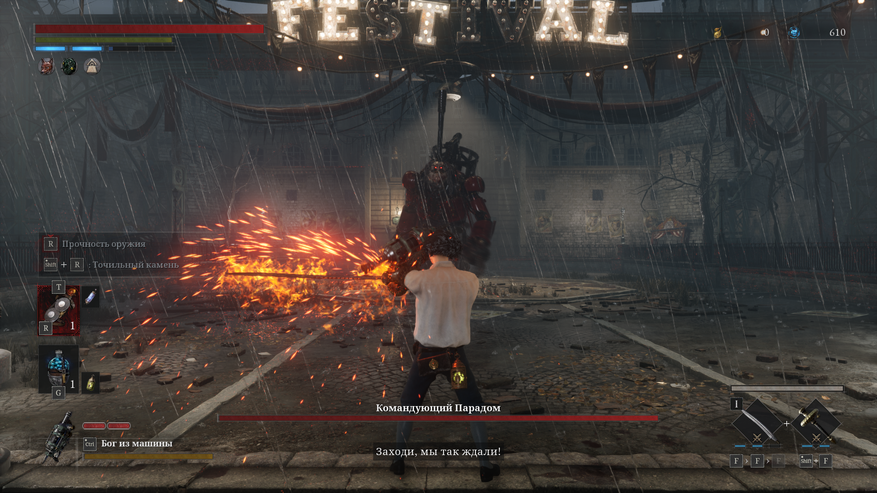Choose the yellow lantern item beside the pulse cell

click(90, 382)
